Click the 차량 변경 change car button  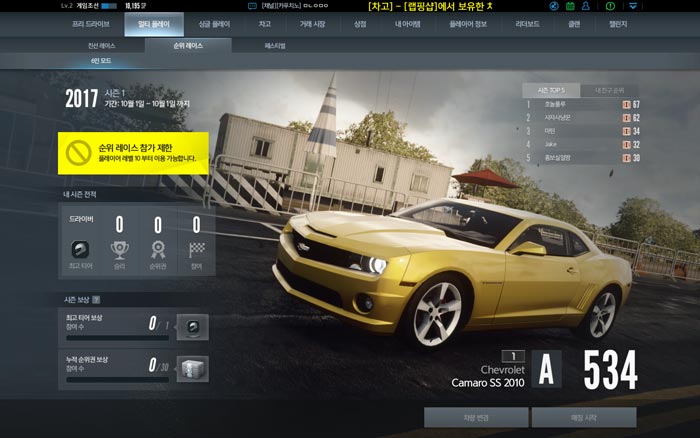pyautogui.click(x=475, y=417)
